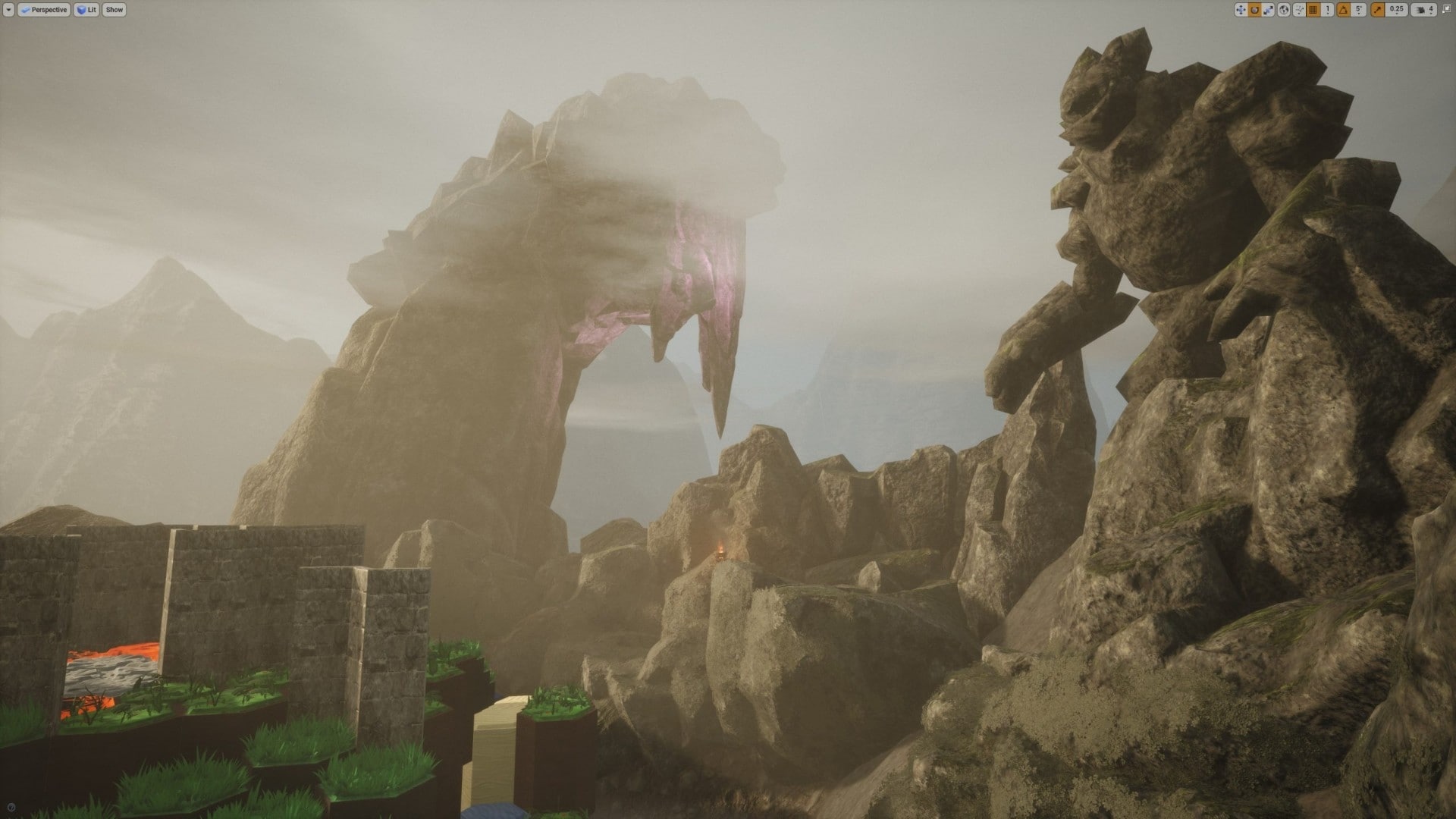Select the scale gizmo tool
This screenshot has height=819, width=1456.
(1268, 10)
